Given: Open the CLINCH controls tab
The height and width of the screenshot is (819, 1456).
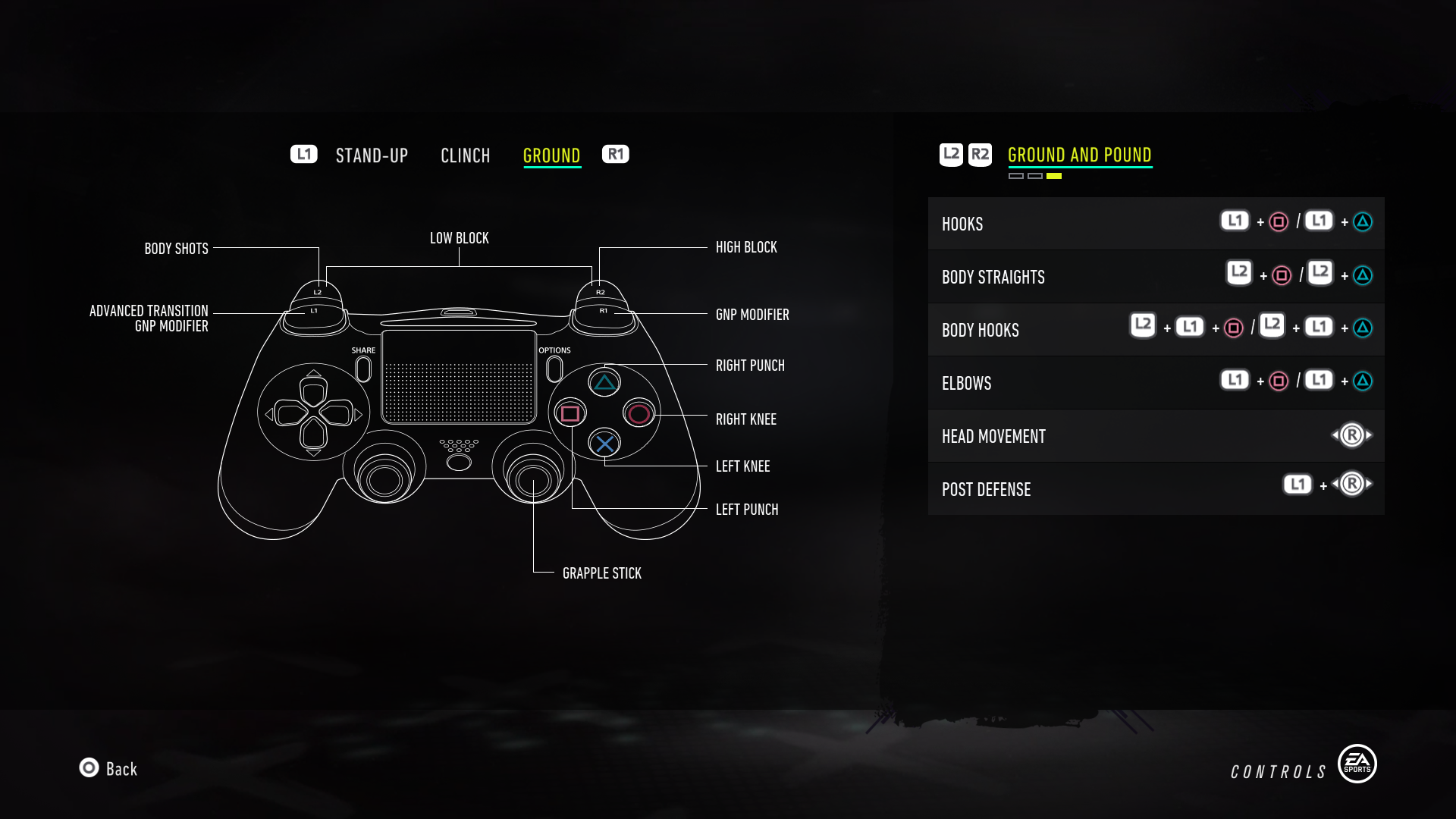Looking at the screenshot, I should coord(466,155).
